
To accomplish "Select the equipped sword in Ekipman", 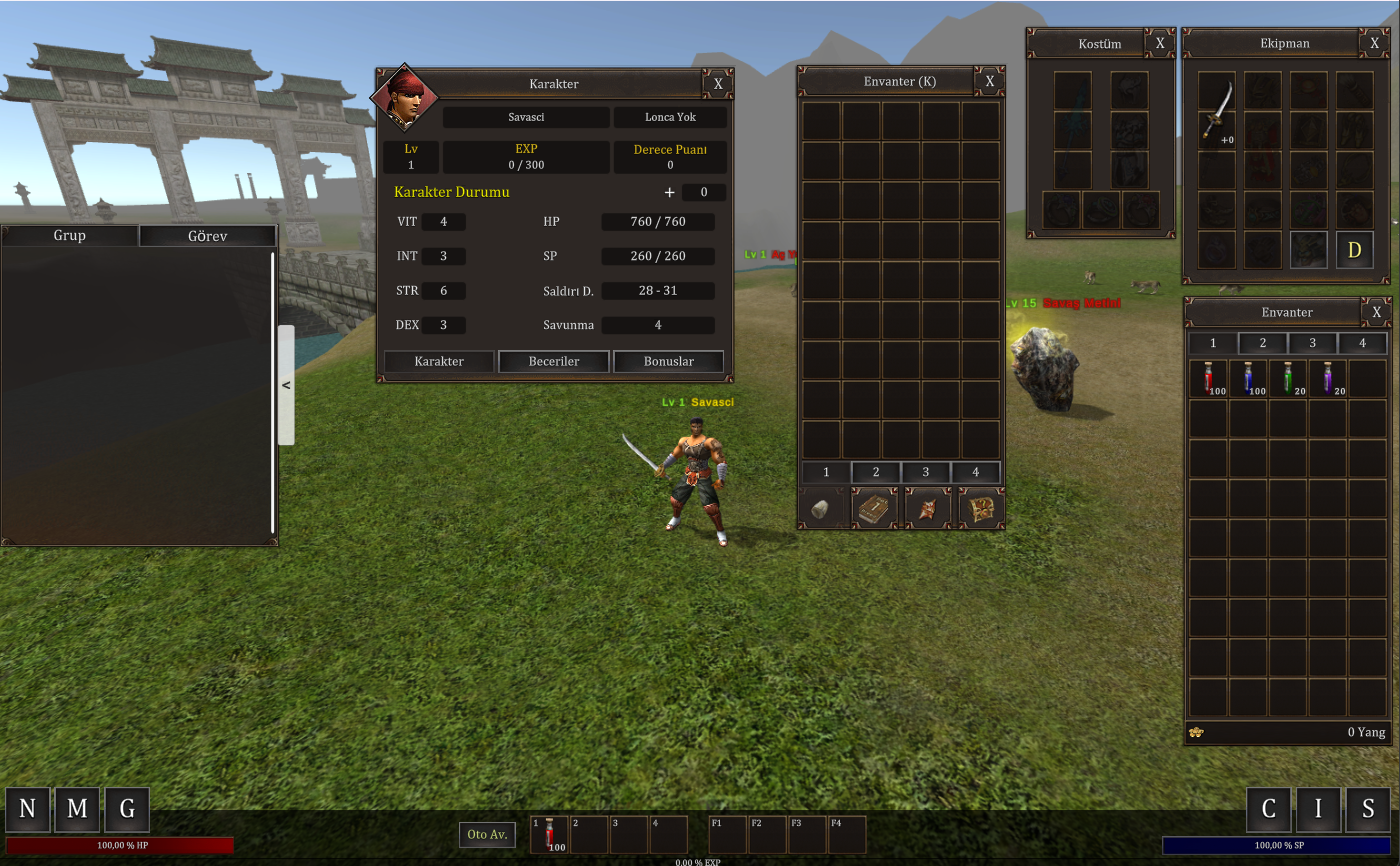I will 1217,108.
